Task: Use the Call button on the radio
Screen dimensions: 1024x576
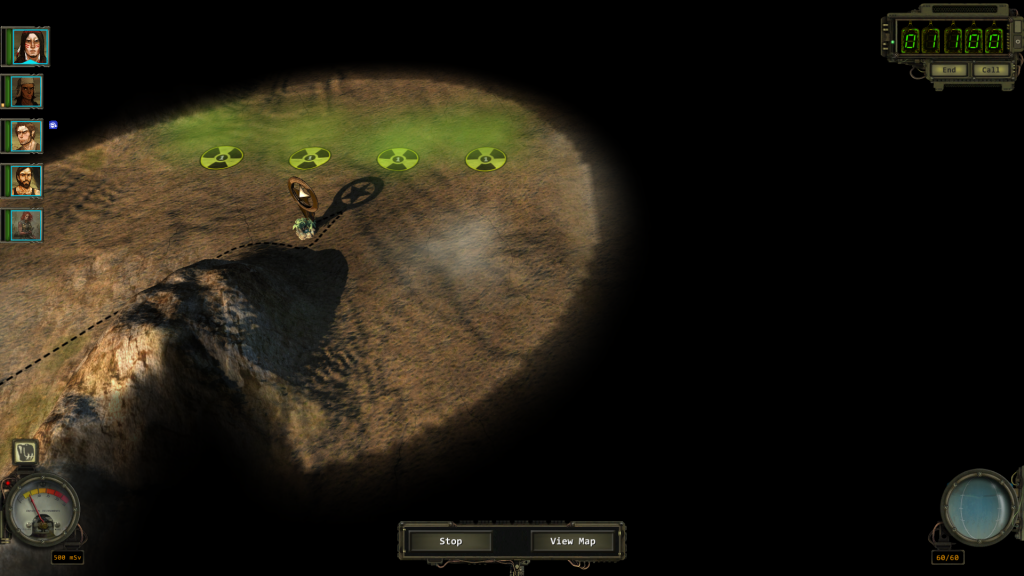Action: pyautogui.click(x=990, y=70)
